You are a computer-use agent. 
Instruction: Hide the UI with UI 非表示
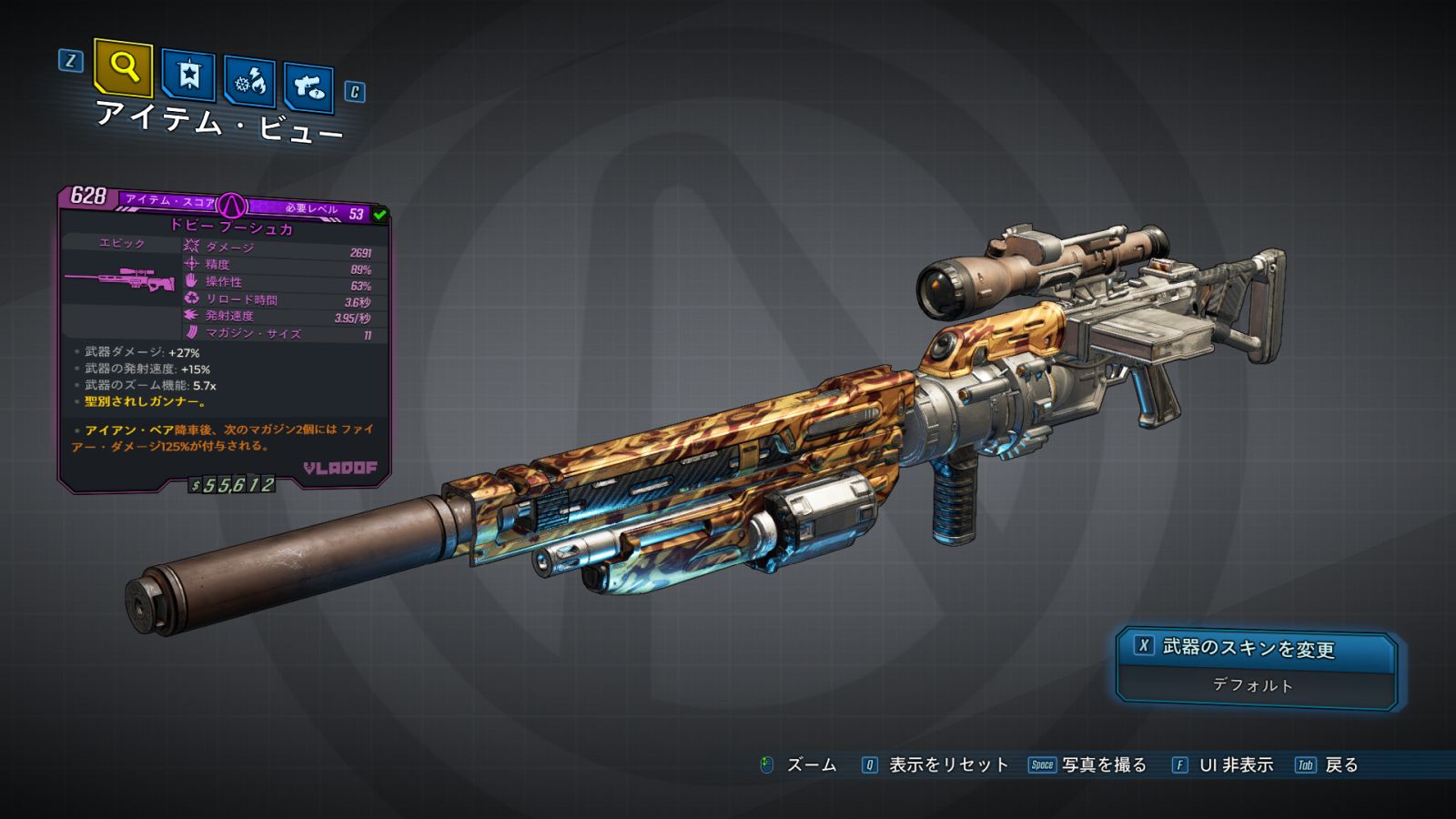[x=1223, y=765]
